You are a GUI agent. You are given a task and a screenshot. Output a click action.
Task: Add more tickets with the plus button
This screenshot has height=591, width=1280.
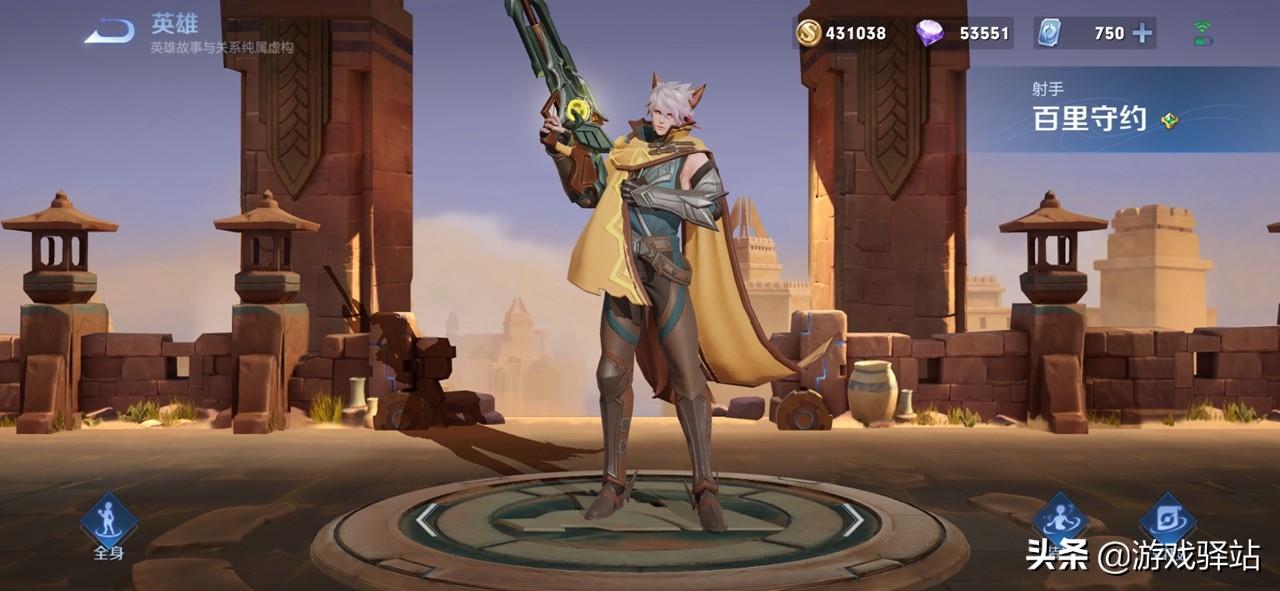pyautogui.click(x=1141, y=33)
